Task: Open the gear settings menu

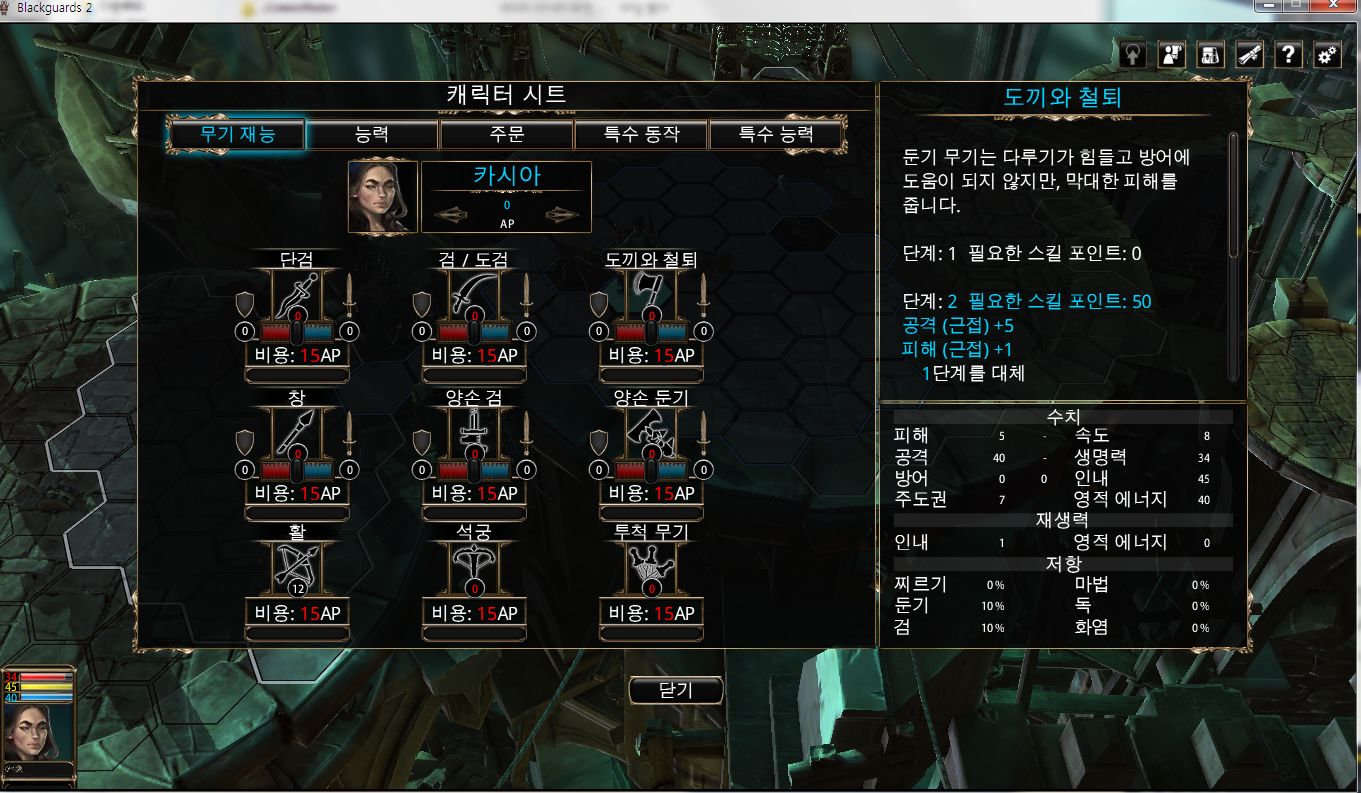Action: [x=1327, y=55]
